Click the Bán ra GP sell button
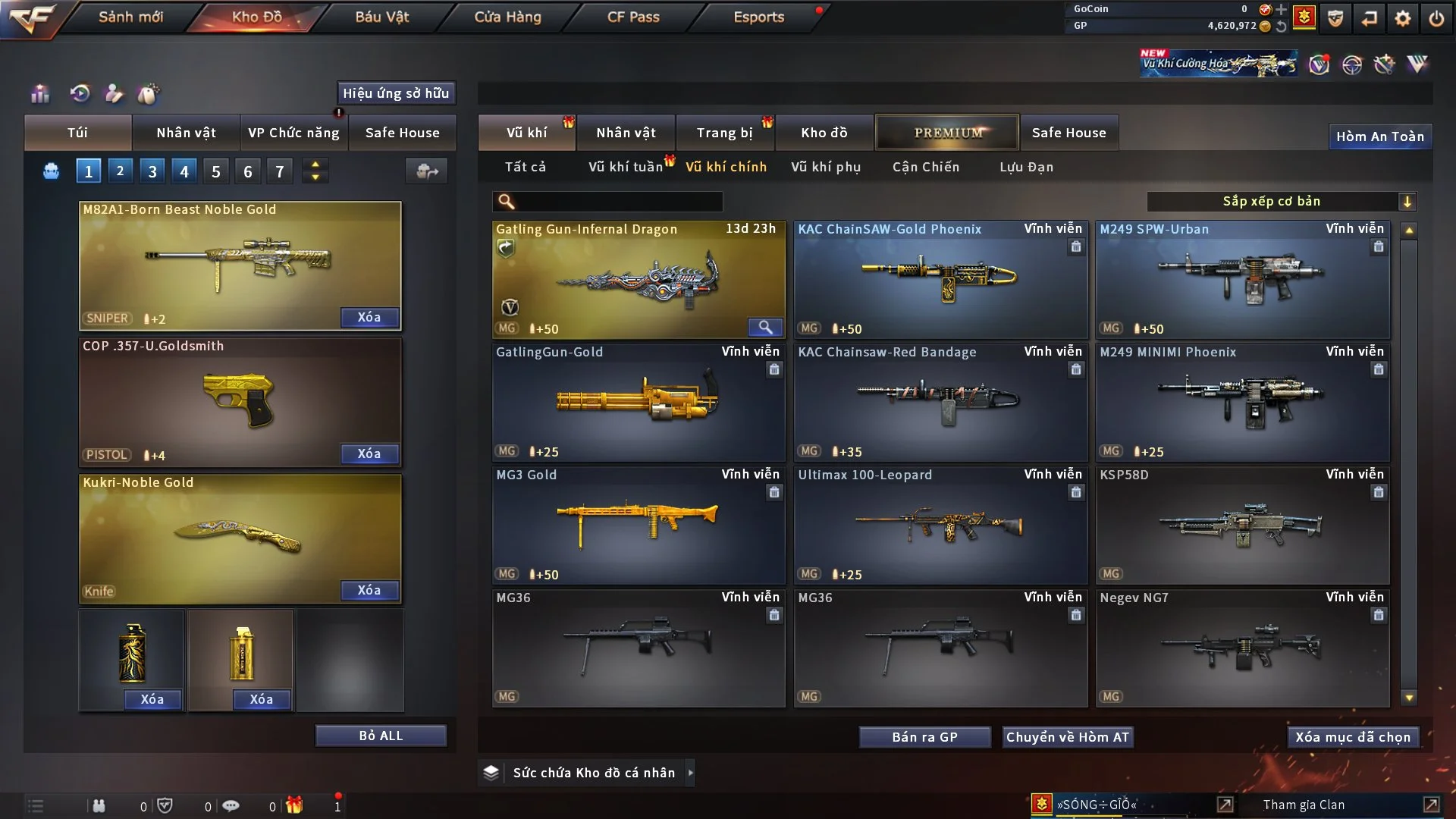This screenshot has height=819, width=1456. coord(924,737)
